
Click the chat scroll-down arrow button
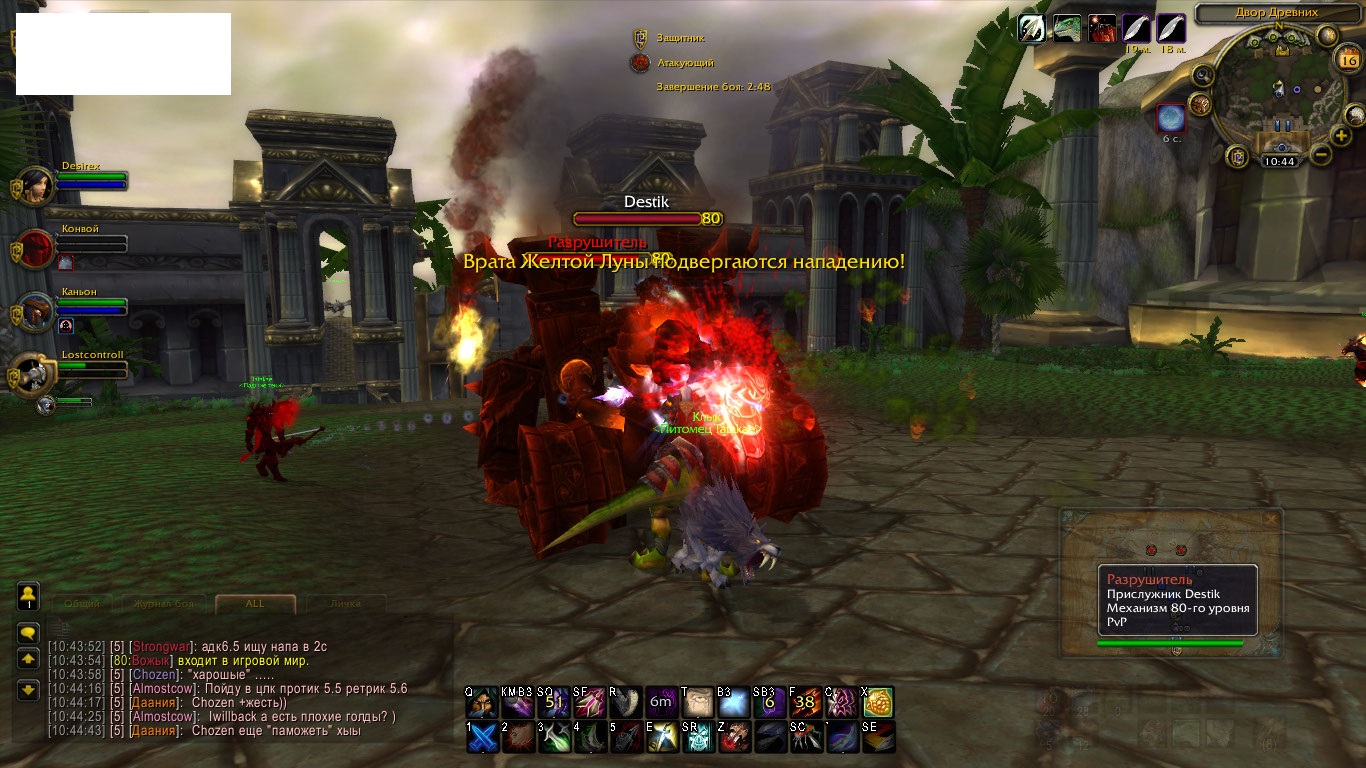pyautogui.click(x=29, y=688)
